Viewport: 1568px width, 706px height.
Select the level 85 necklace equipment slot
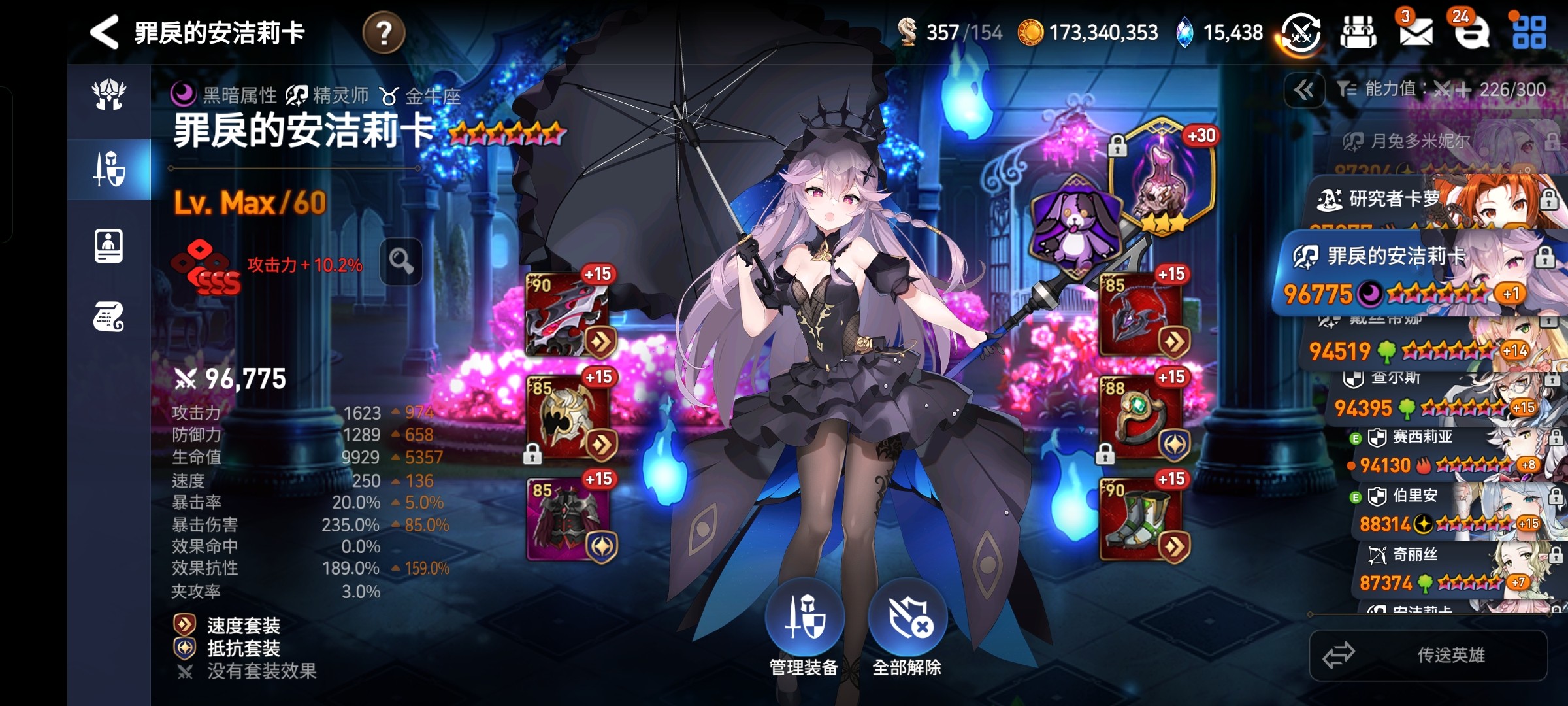[1142, 315]
